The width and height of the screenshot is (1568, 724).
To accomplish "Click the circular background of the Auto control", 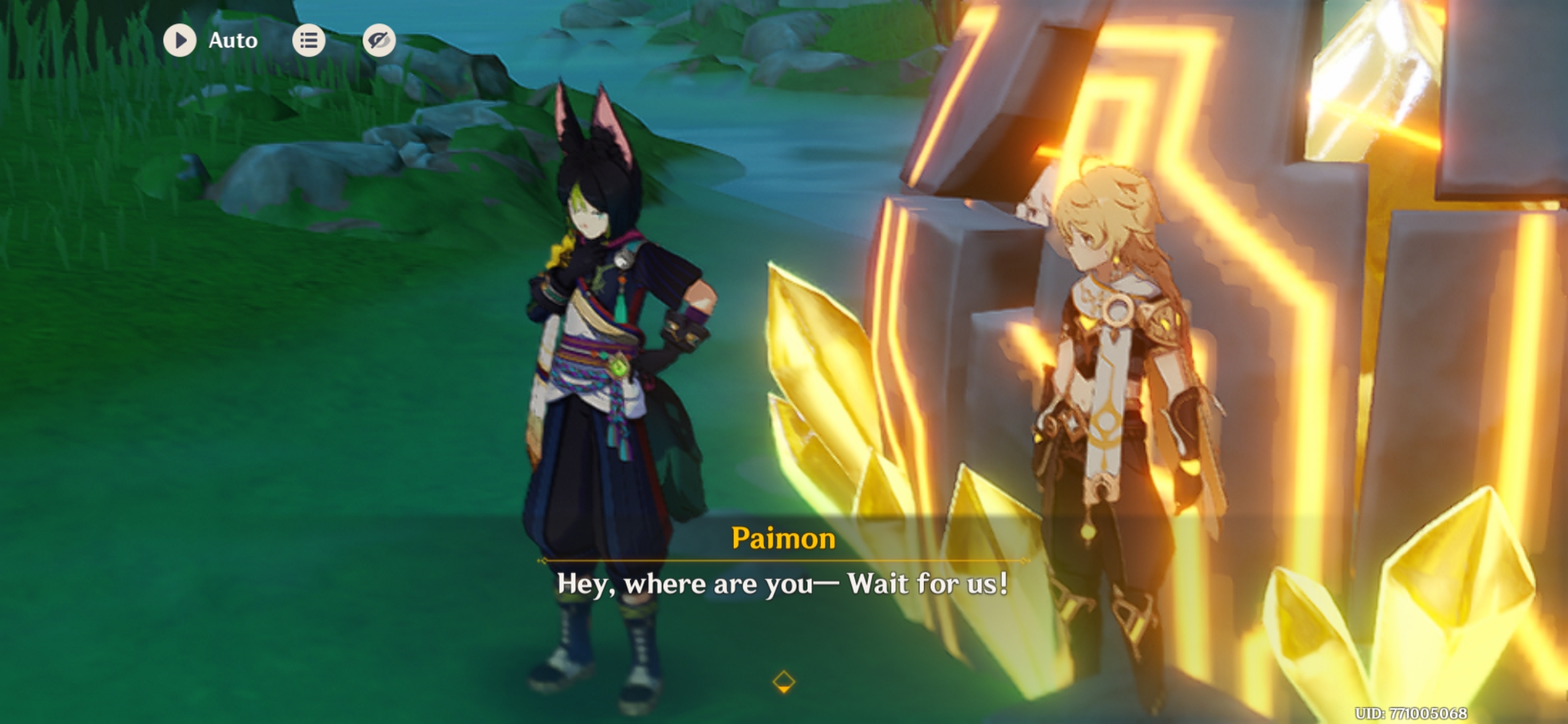I will [x=180, y=40].
